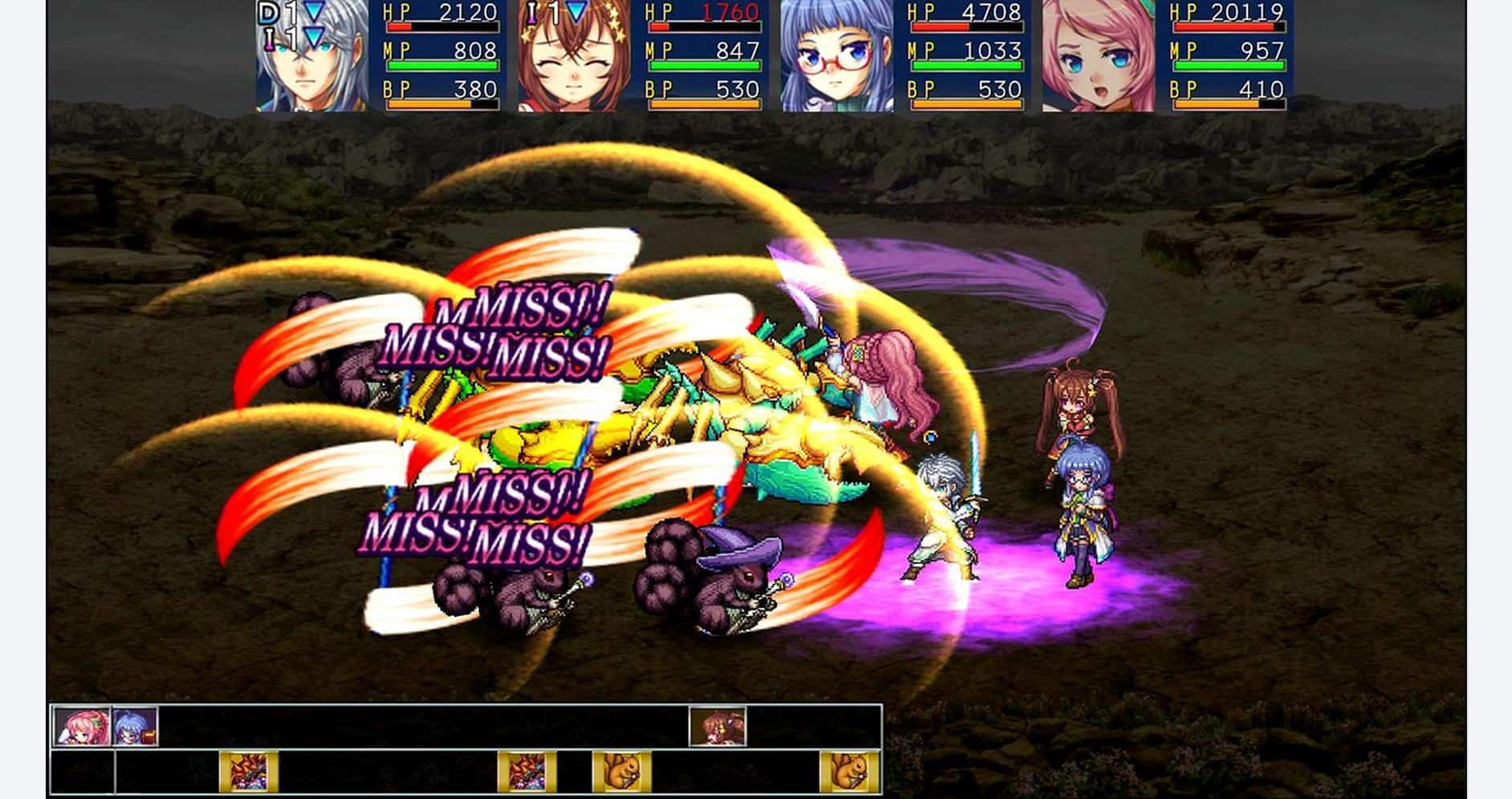Click the I1 status icon on the brown-haired girl's portrait
Screen dimensions: 1512x799
533,12
